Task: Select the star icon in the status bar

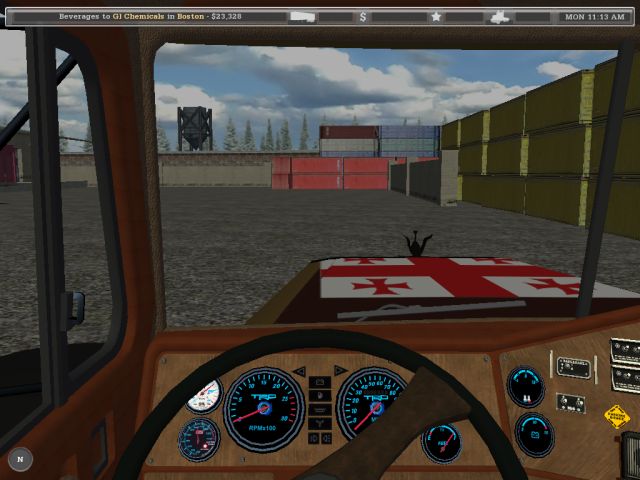Action: [x=436, y=17]
